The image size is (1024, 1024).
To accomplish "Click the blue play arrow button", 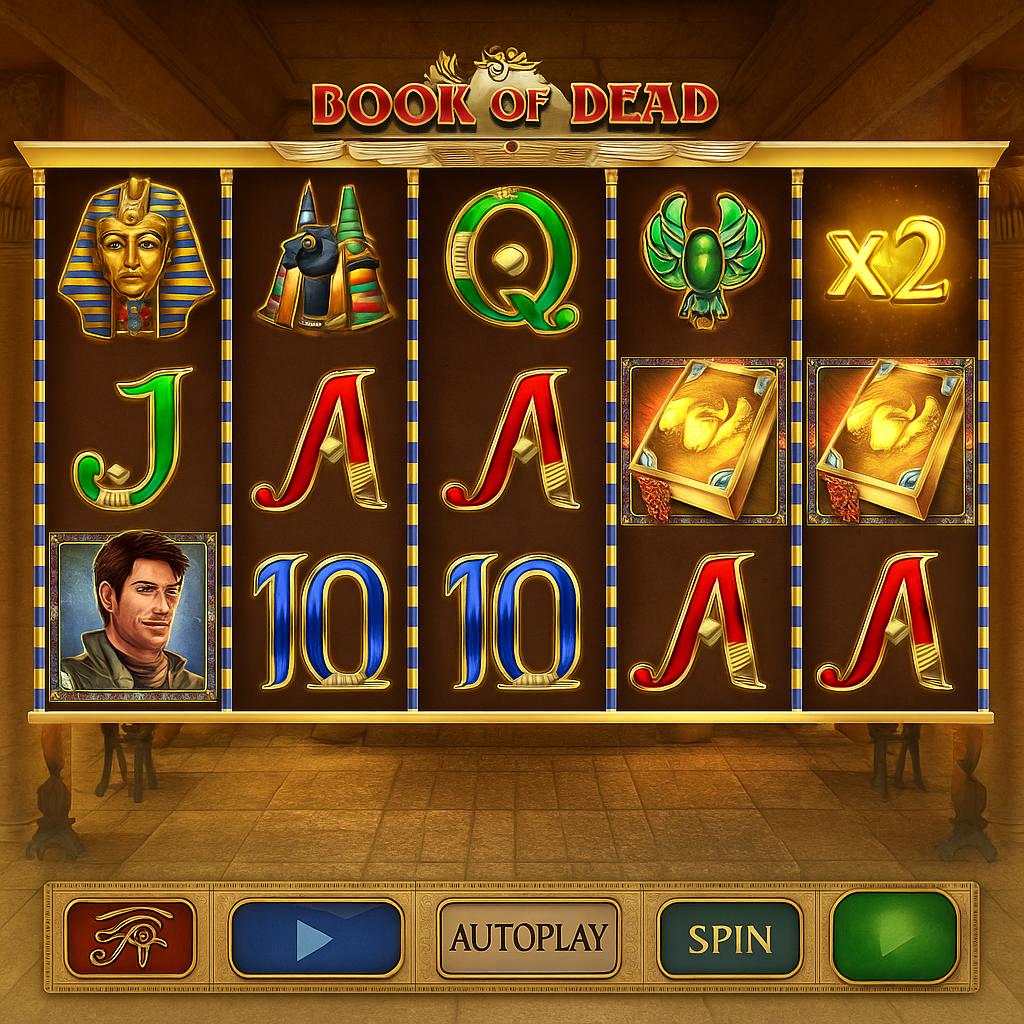I will tap(316, 938).
